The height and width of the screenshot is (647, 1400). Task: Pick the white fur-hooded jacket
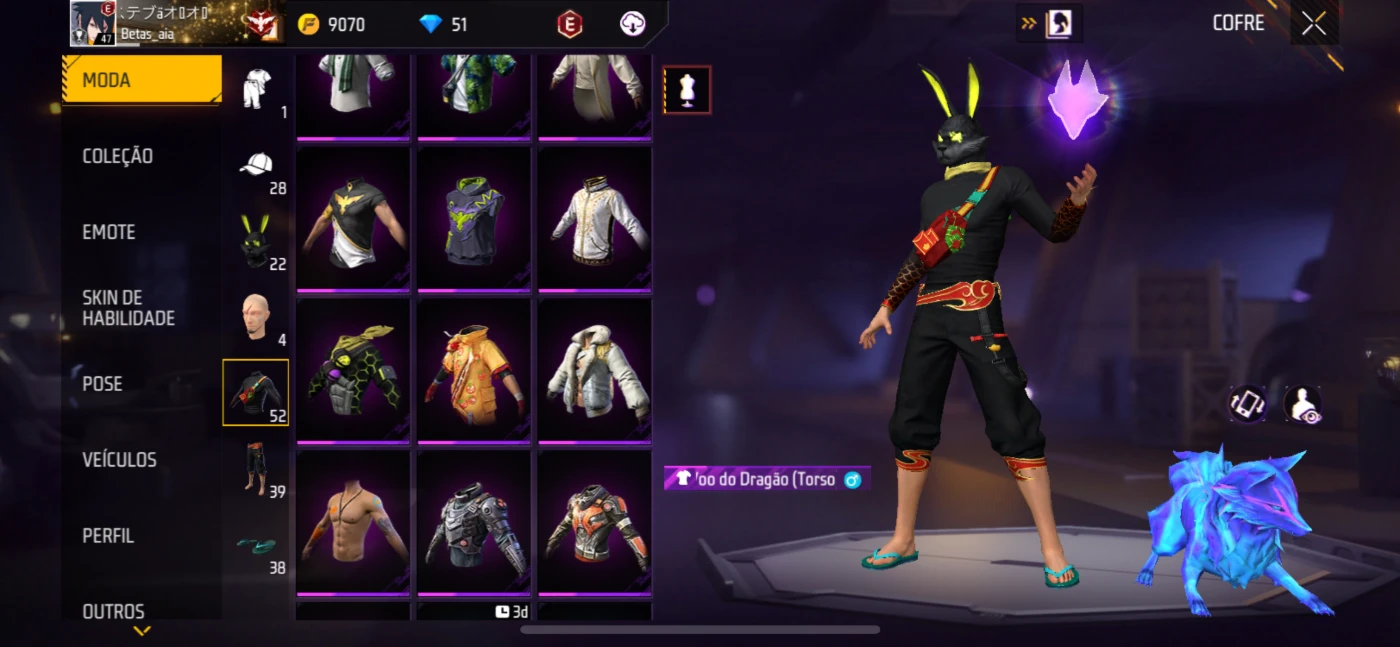[x=595, y=368]
